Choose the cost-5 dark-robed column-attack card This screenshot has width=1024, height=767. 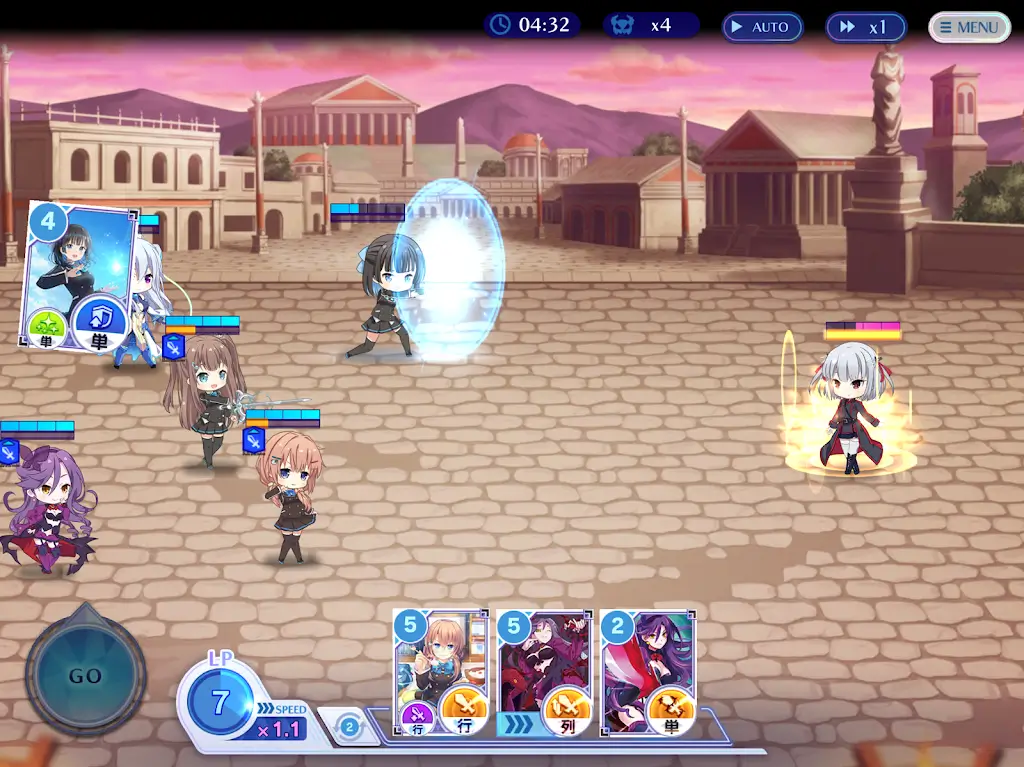pyautogui.click(x=544, y=672)
